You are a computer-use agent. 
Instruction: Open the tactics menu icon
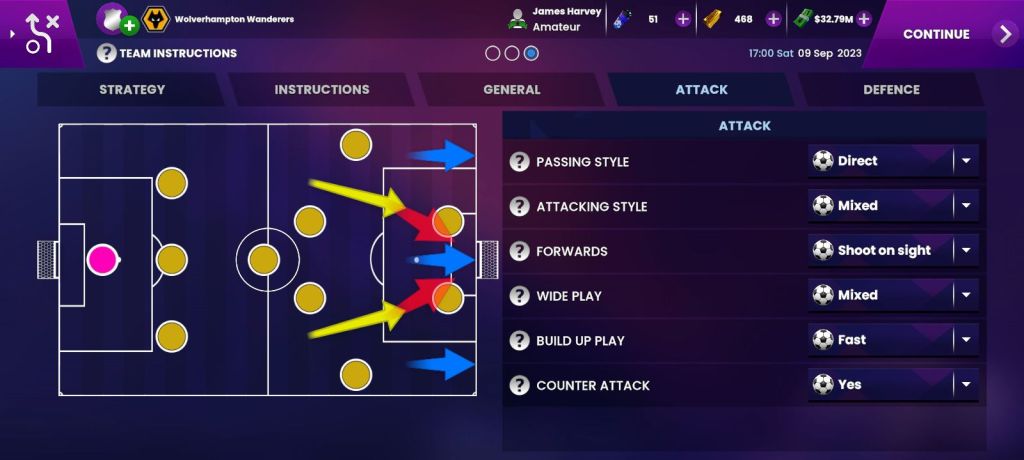pos(40,34)
